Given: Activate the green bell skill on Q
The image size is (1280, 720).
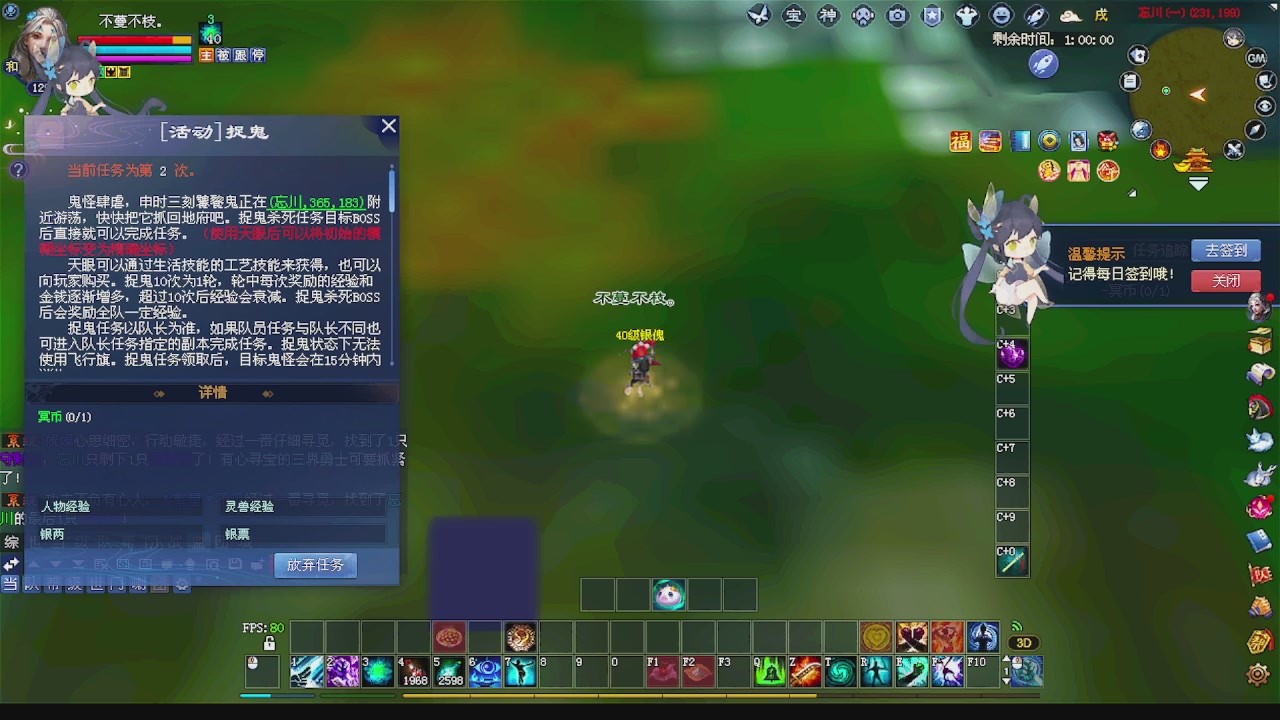Looking at the screenshot, I should (x=770, y=671).
